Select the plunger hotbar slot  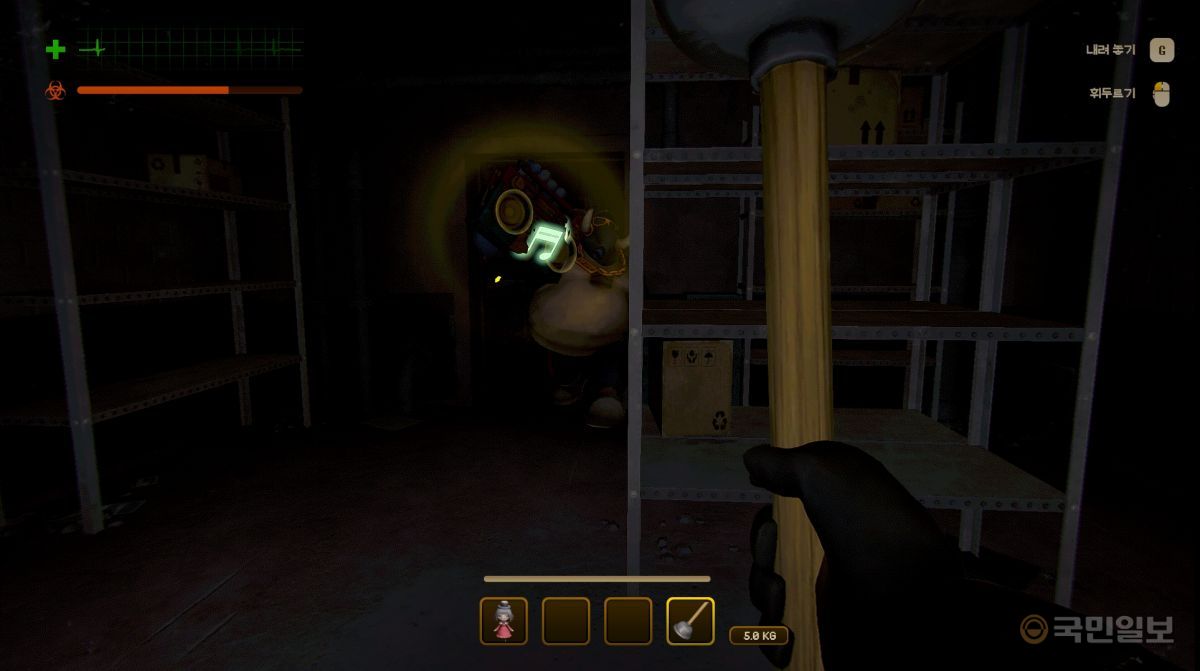coord(690,621)
